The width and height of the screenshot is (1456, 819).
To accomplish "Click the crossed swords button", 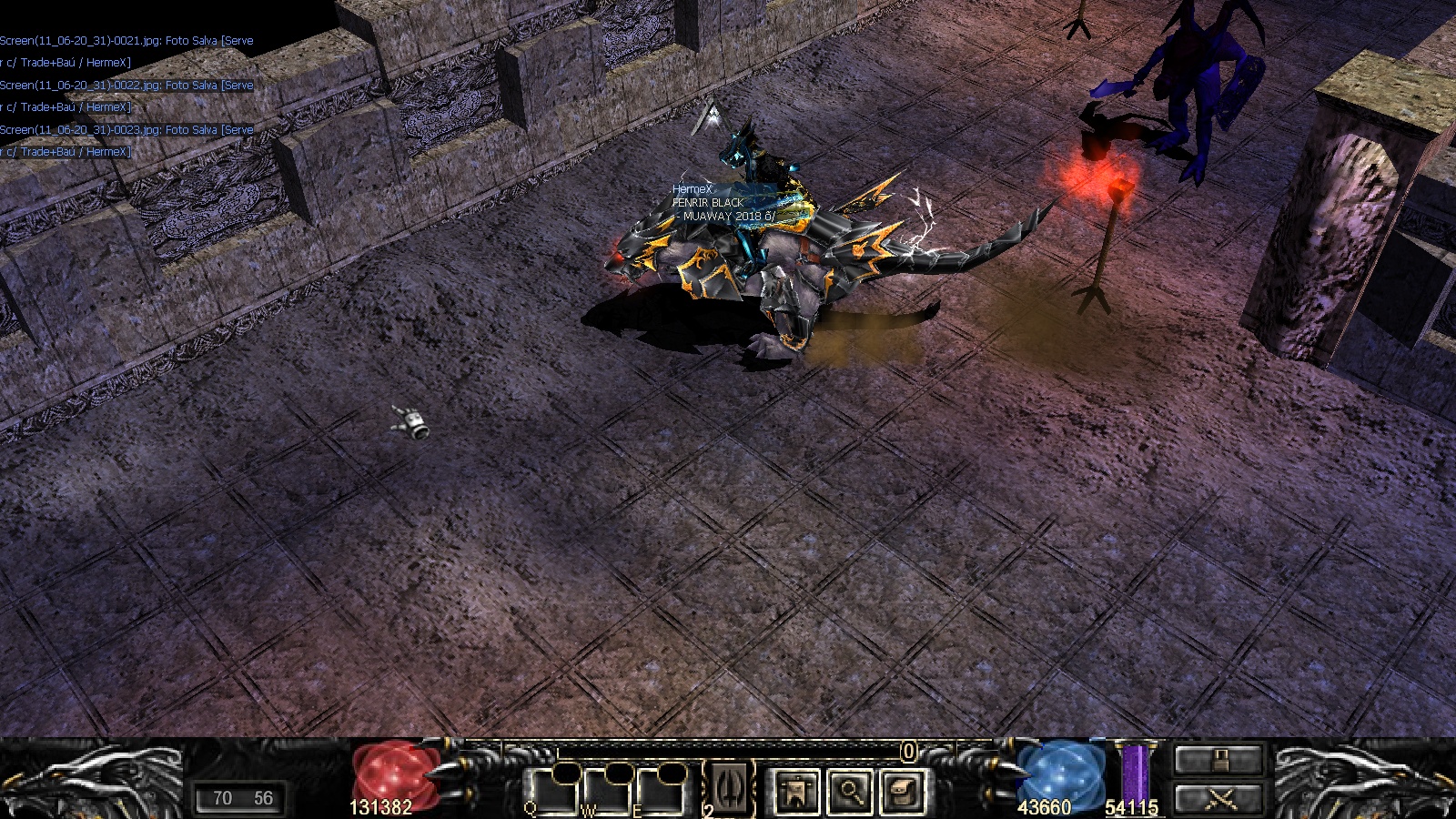I will pyautogui.click(x=1218, y=799).
